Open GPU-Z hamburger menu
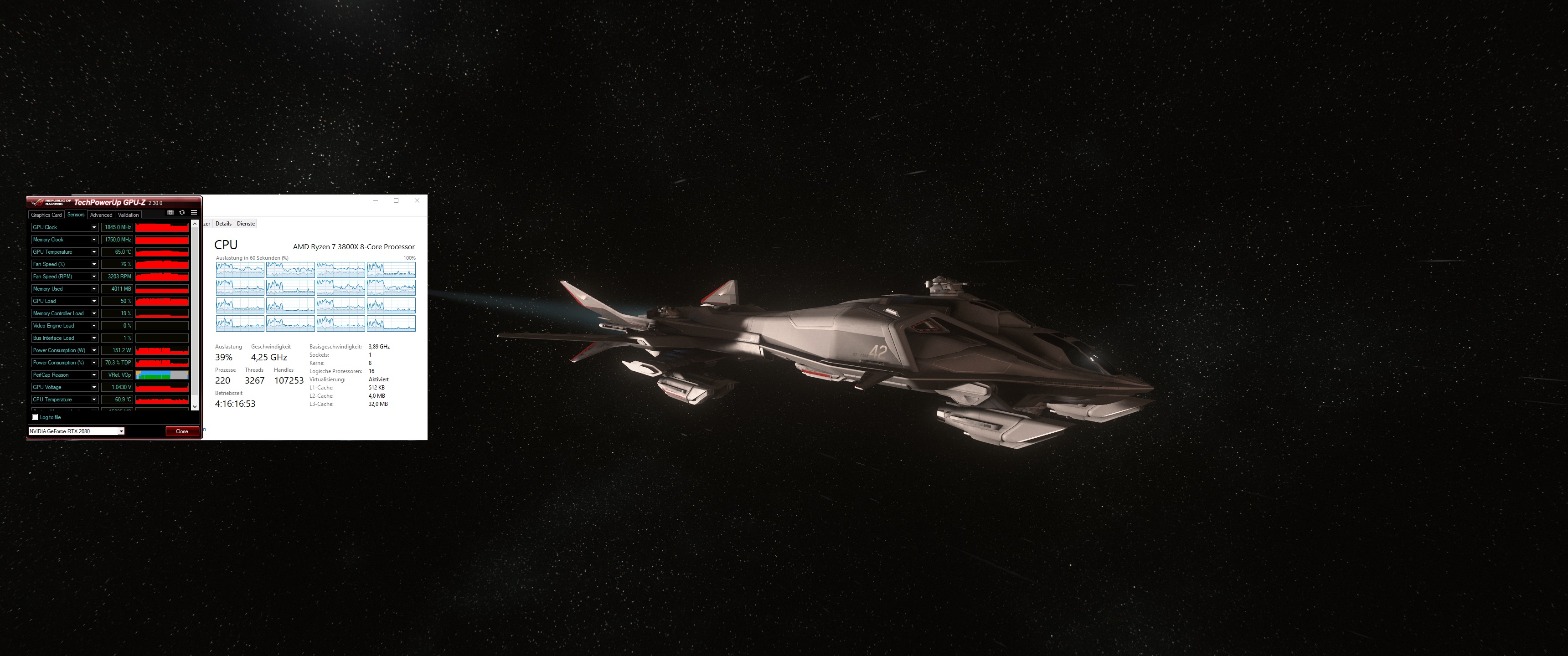The image size is (1568, 656). click(x=194, y=212)
